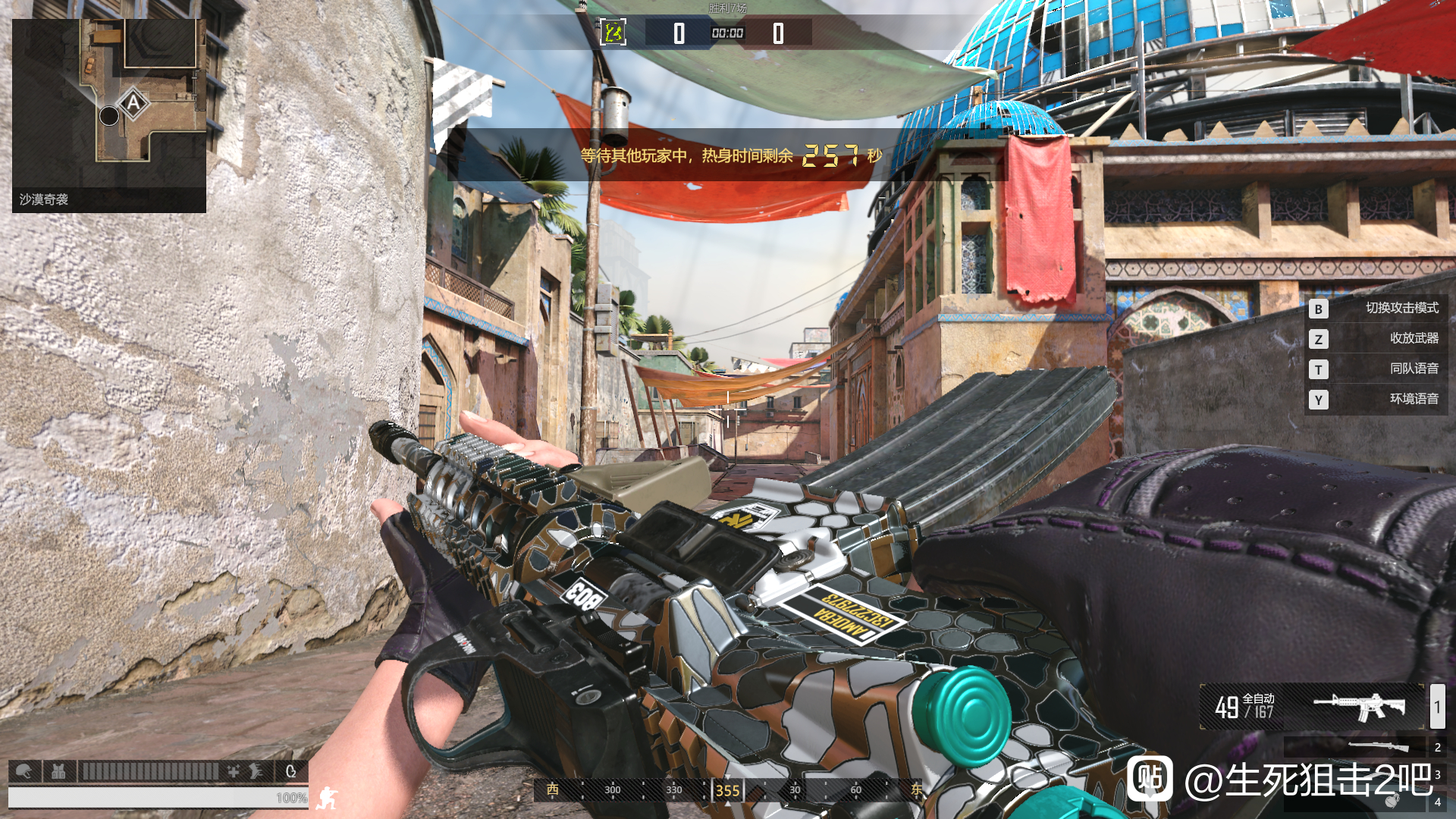1456x819 pixels.
Task: Click the 同队语音 team voice hint row
Action: pos(1376,369)
